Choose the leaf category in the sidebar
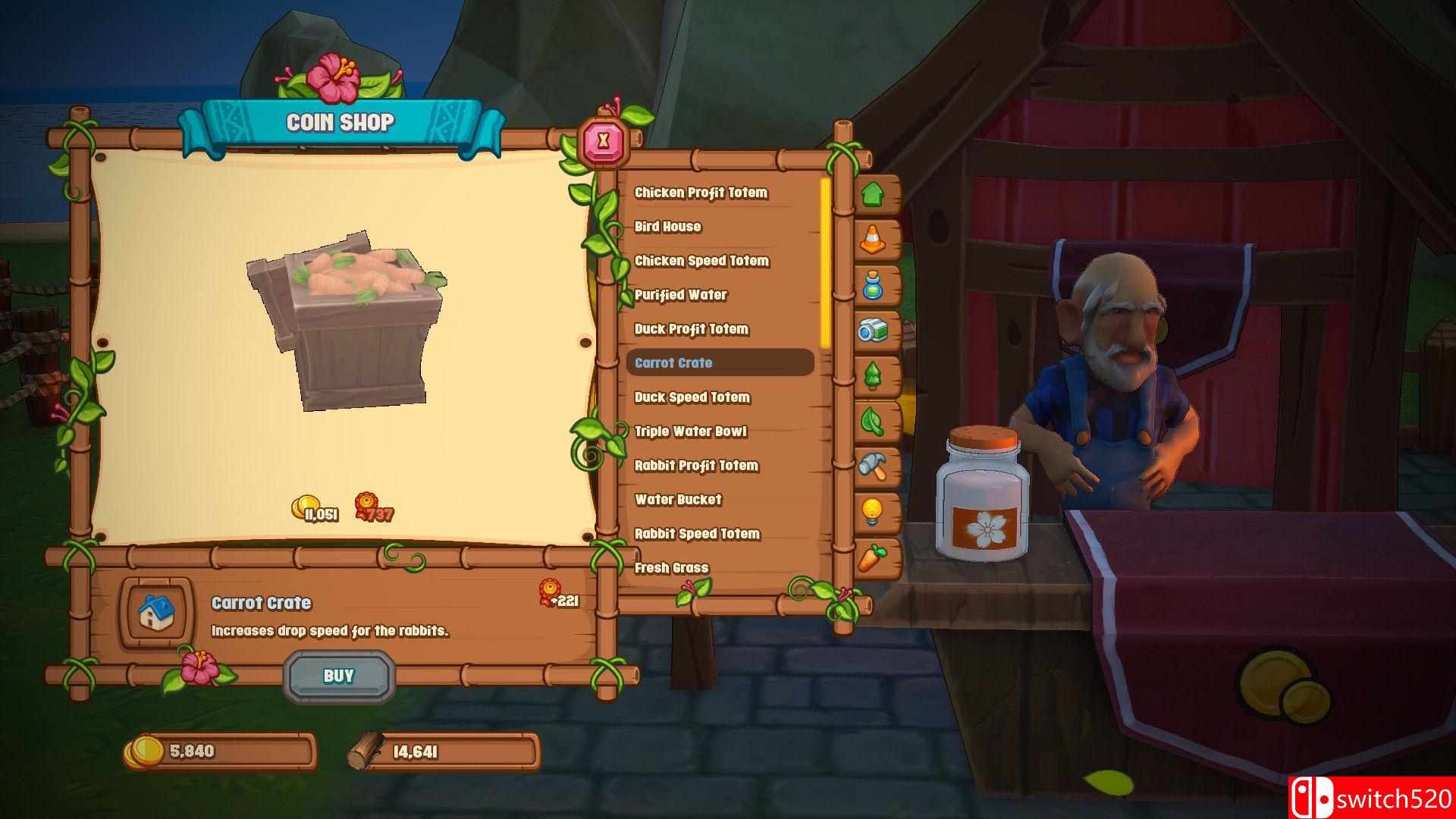The height and width of the screenshot is (819, 1456). point(874,421)
